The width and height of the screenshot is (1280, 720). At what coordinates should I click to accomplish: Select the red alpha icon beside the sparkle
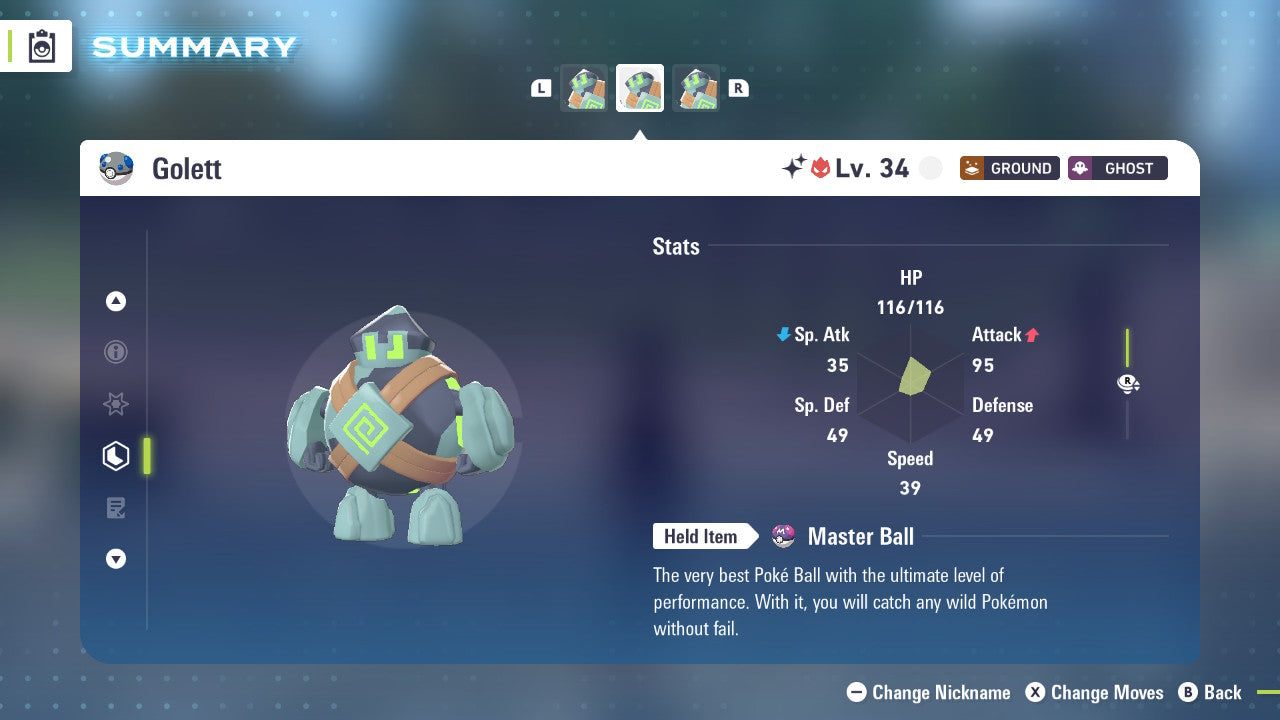point(820,168)
